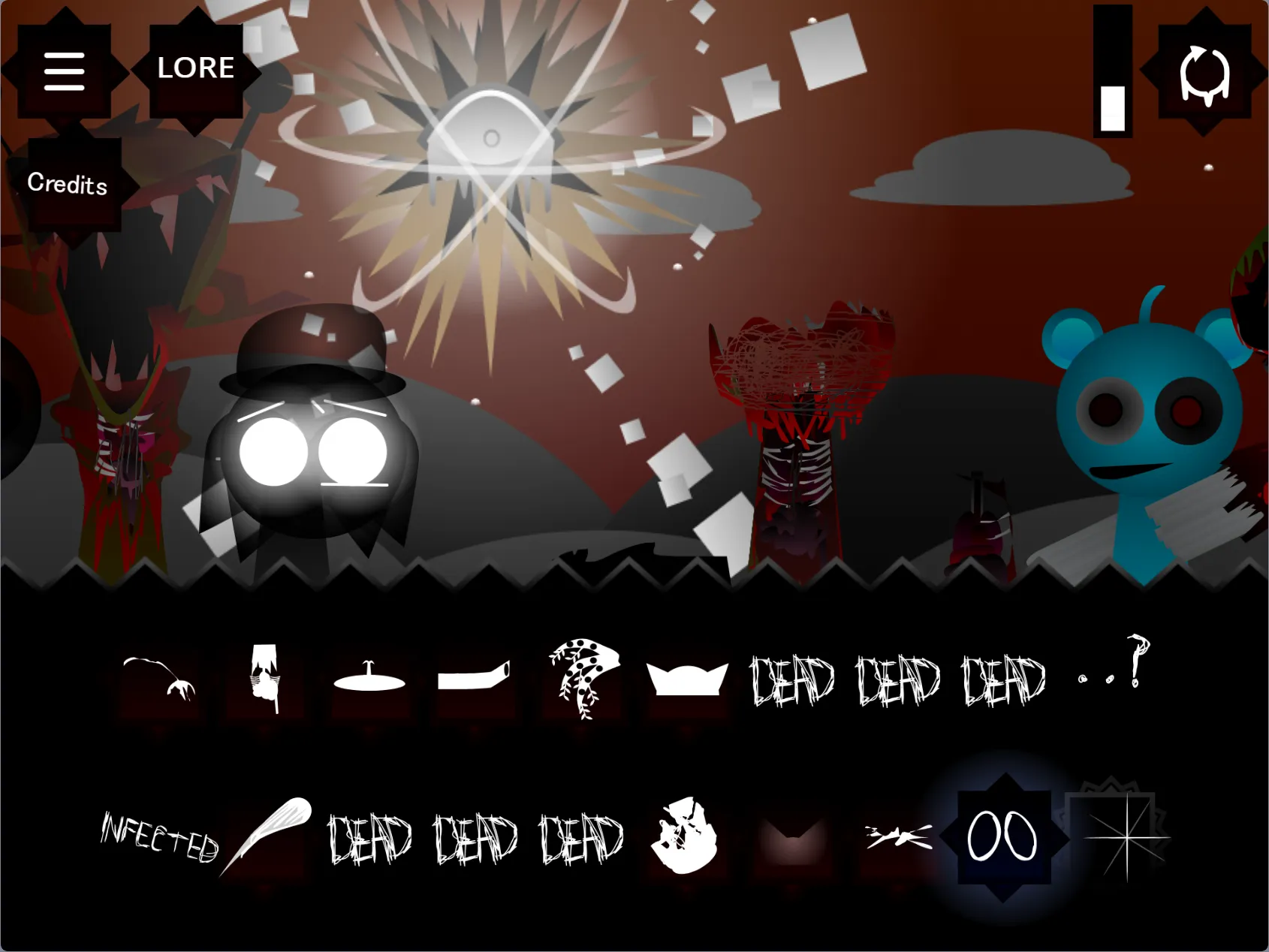Select the hanging bone sound icon
This screenshot has width=1269, height=952.
159,676
